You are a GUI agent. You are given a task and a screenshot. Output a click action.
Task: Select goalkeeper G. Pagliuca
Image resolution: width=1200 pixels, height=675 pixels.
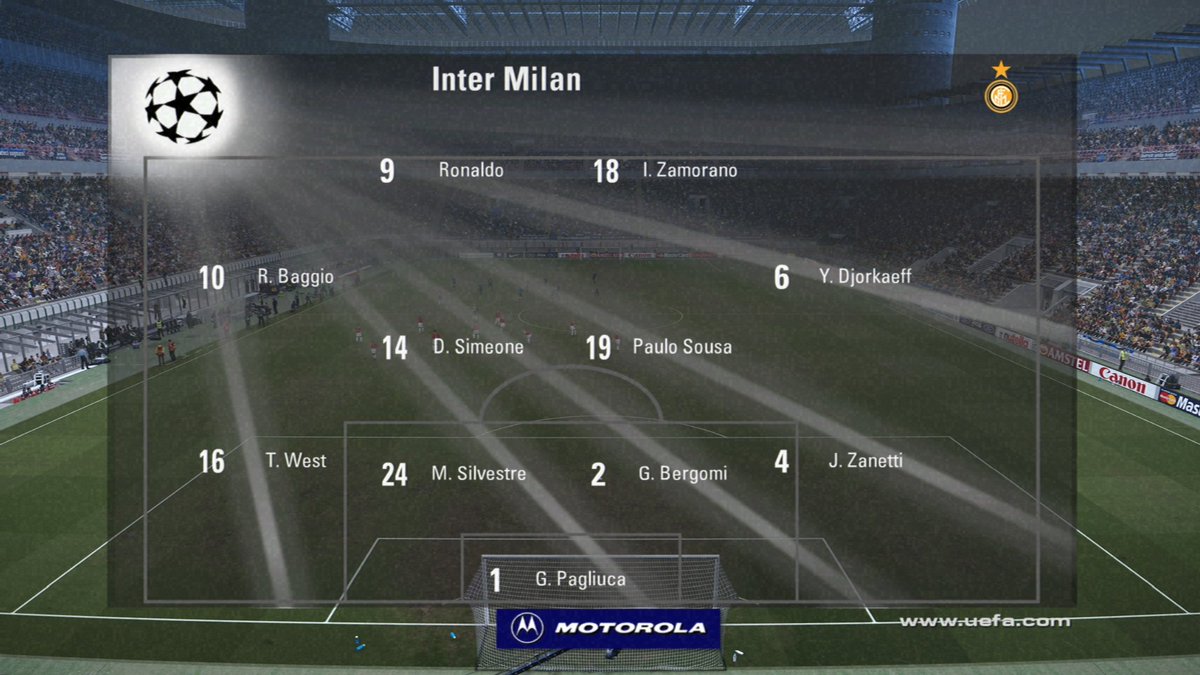pyautogui.click(x=581, y=579)
